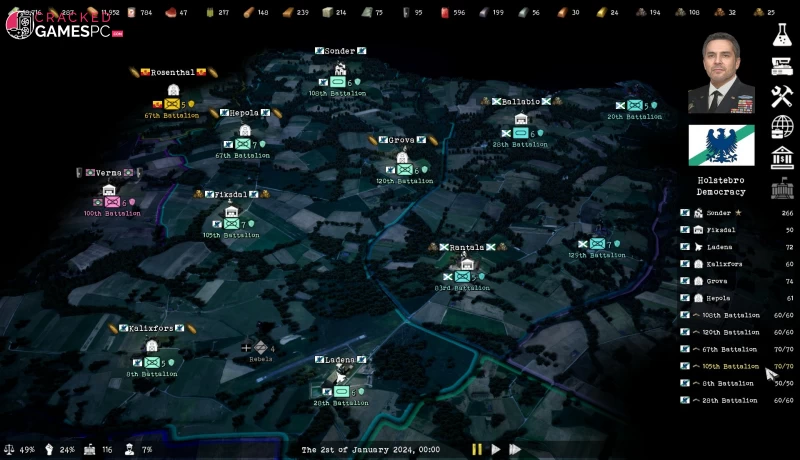Open the globe diplomacy menu
The width and height of the screenshot is (800, 460).
pyautogui.click(x=781, y=127)
